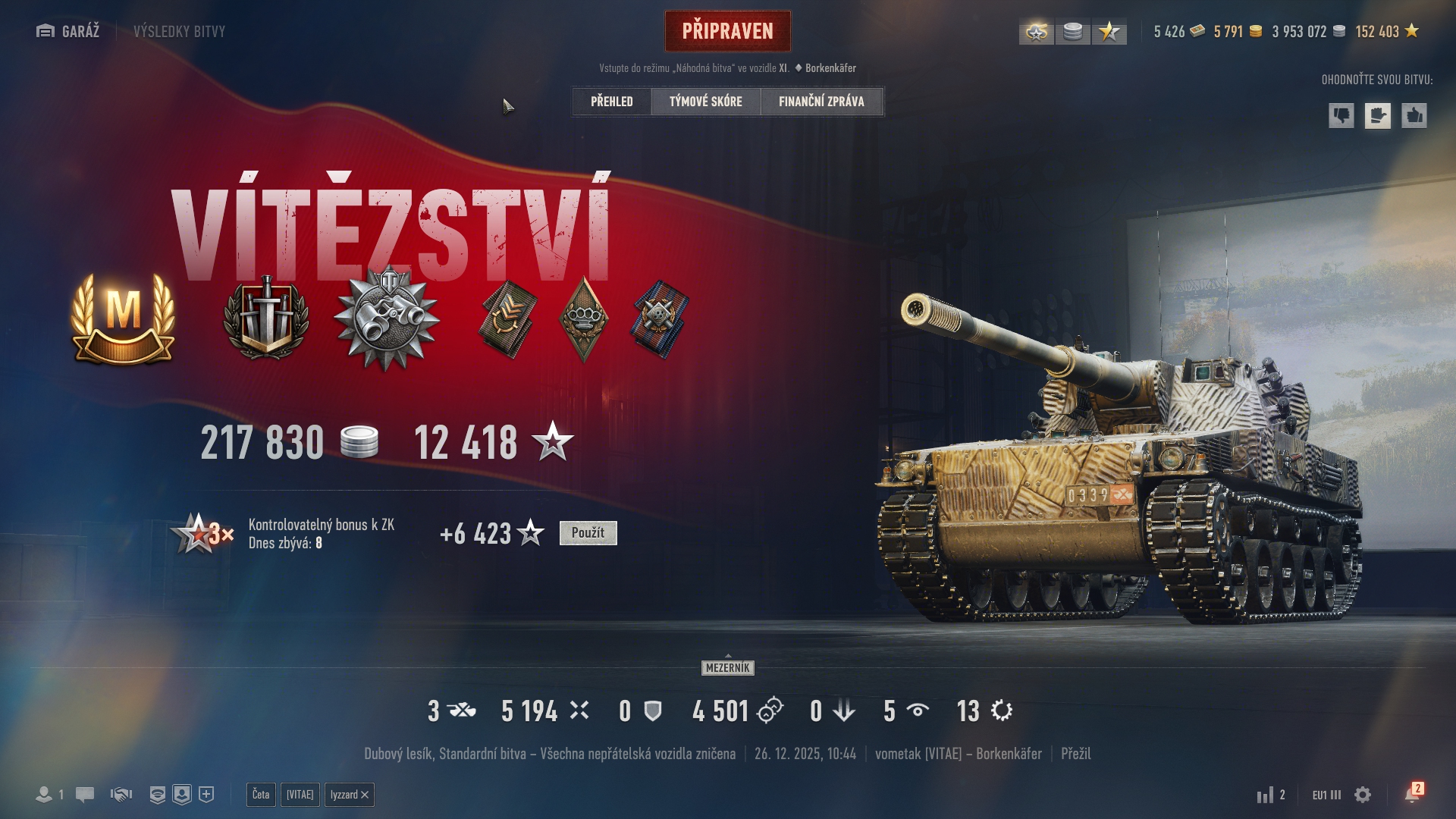Viewport: 1456px width, 819px height.
Task: Return to the Garáž screen
Action: point(68,31)
